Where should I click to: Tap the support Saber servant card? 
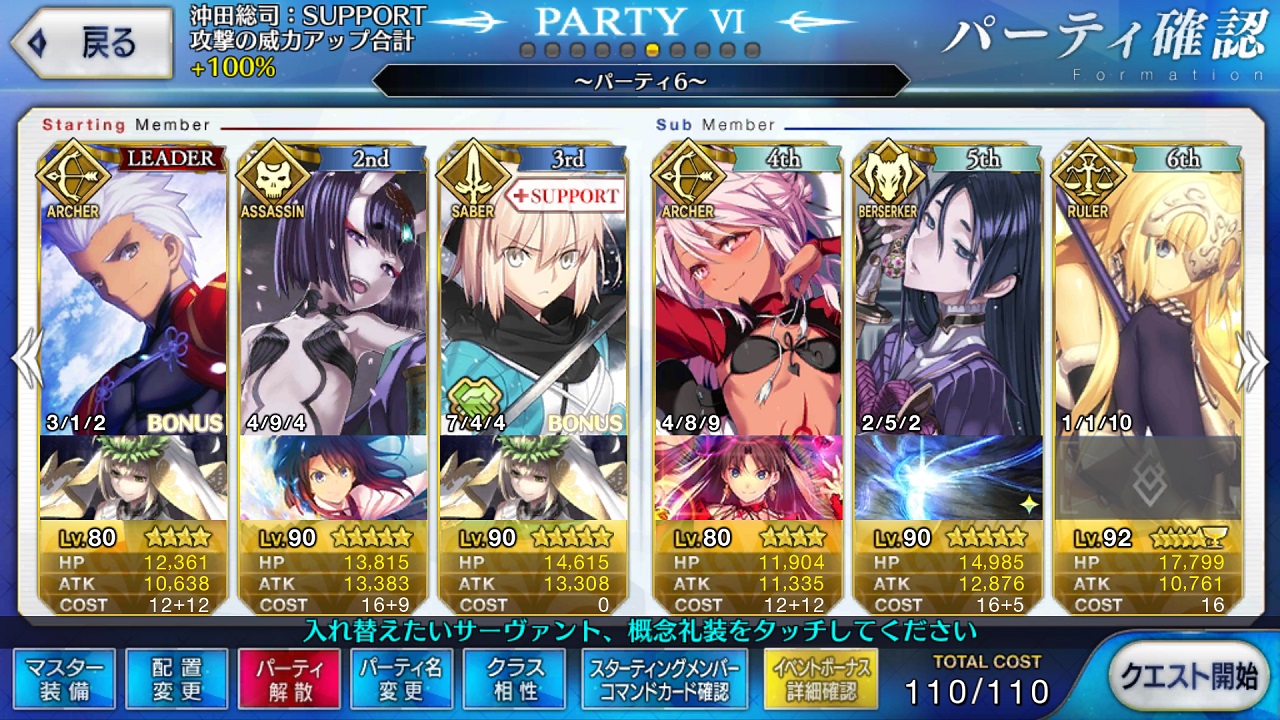tap(533, 290)
